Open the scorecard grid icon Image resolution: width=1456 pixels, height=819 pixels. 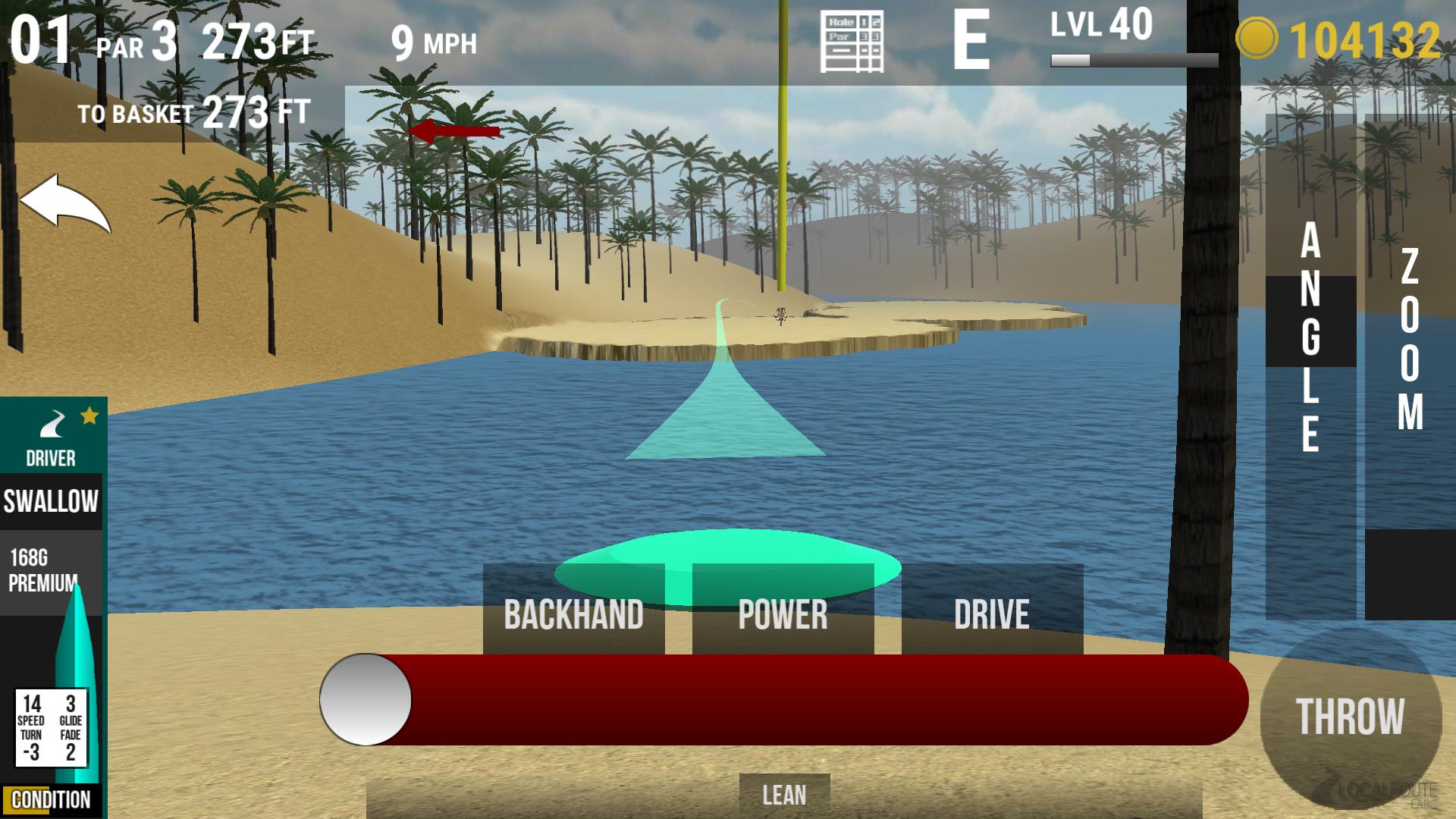click(x=852, y=42)
